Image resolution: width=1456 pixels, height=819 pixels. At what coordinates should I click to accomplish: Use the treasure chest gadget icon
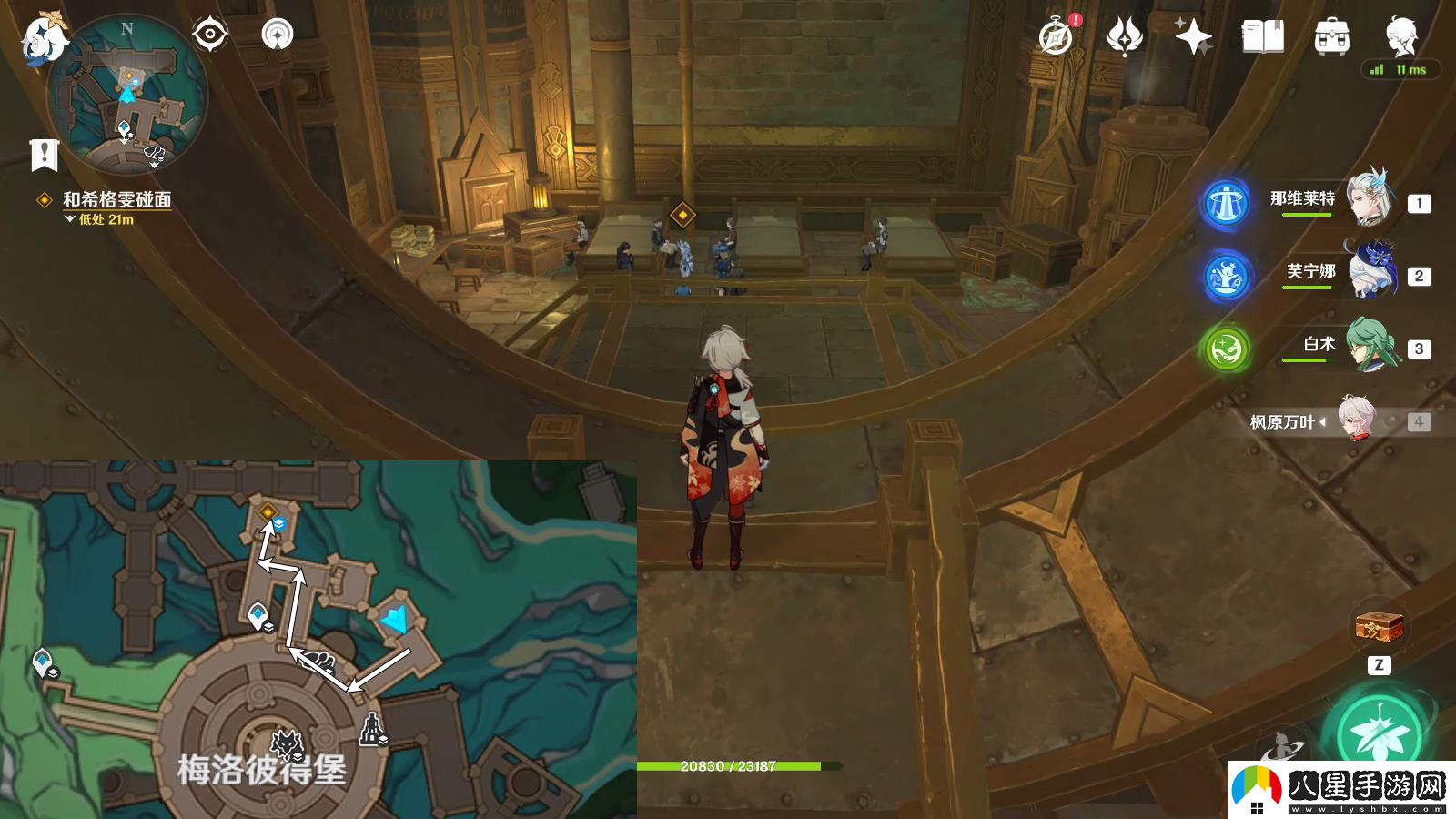click(1379, 627)
